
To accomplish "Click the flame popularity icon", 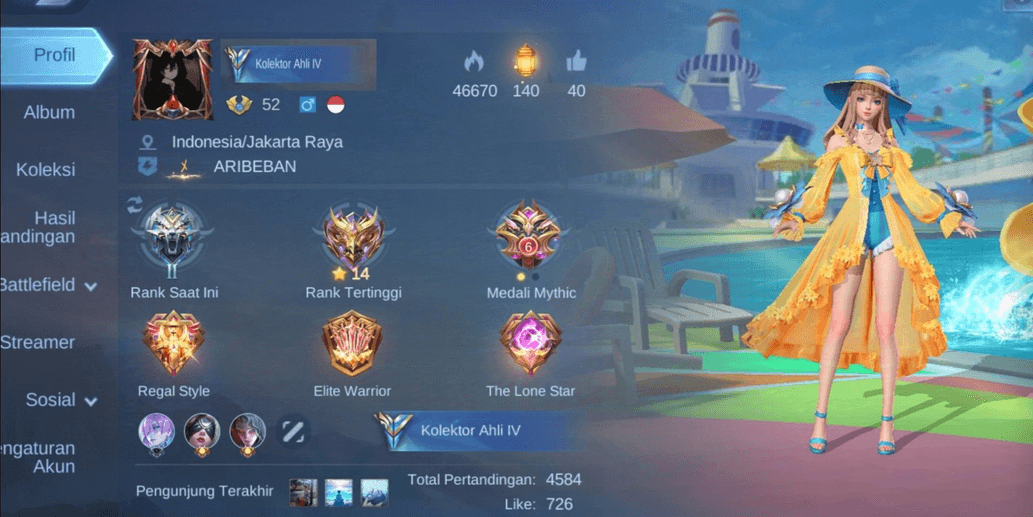I will (x=474, y=62).
